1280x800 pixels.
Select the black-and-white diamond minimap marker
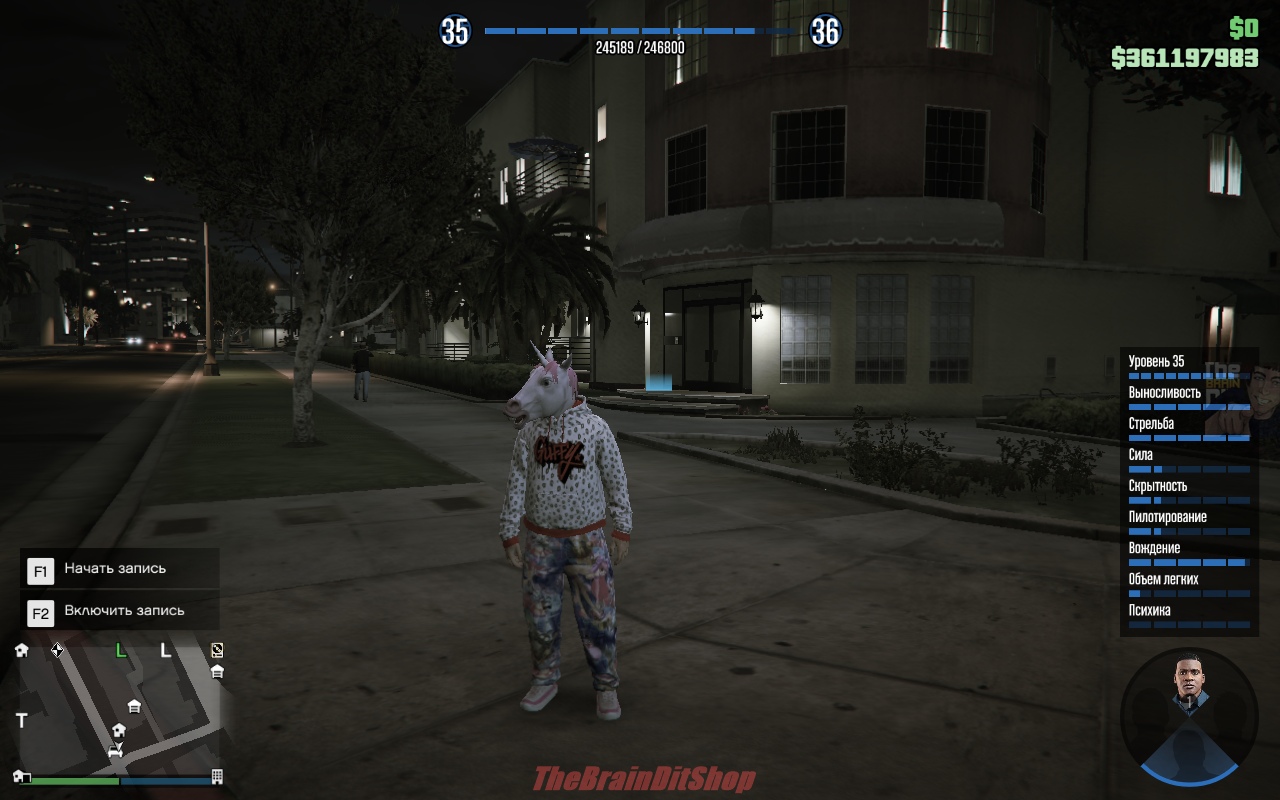[x=57, y=650]
